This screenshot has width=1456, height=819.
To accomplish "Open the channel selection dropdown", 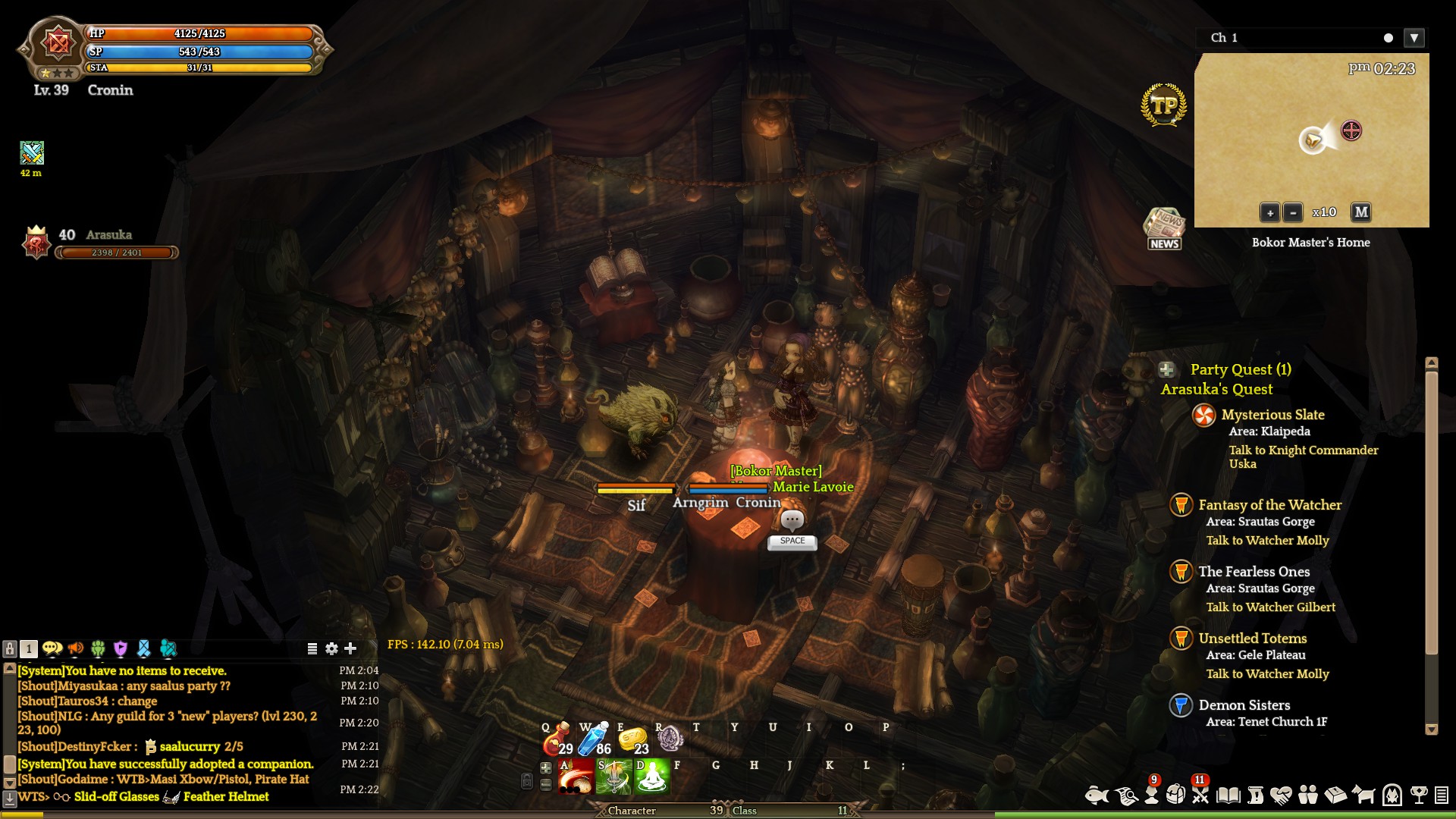I will [1414, 38].
